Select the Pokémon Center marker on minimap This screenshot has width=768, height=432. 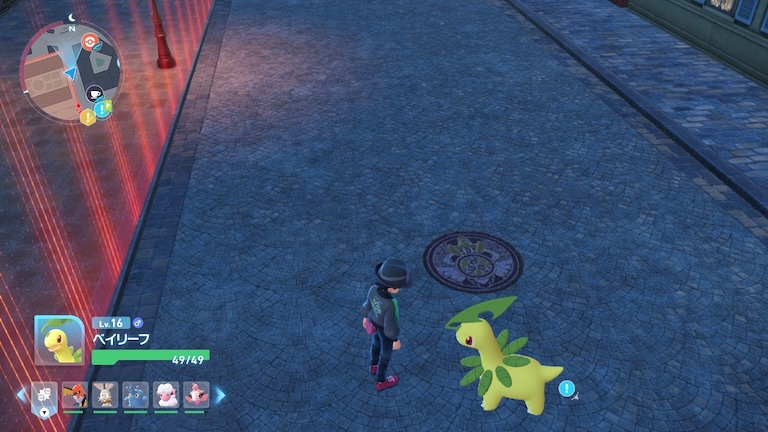92,42
